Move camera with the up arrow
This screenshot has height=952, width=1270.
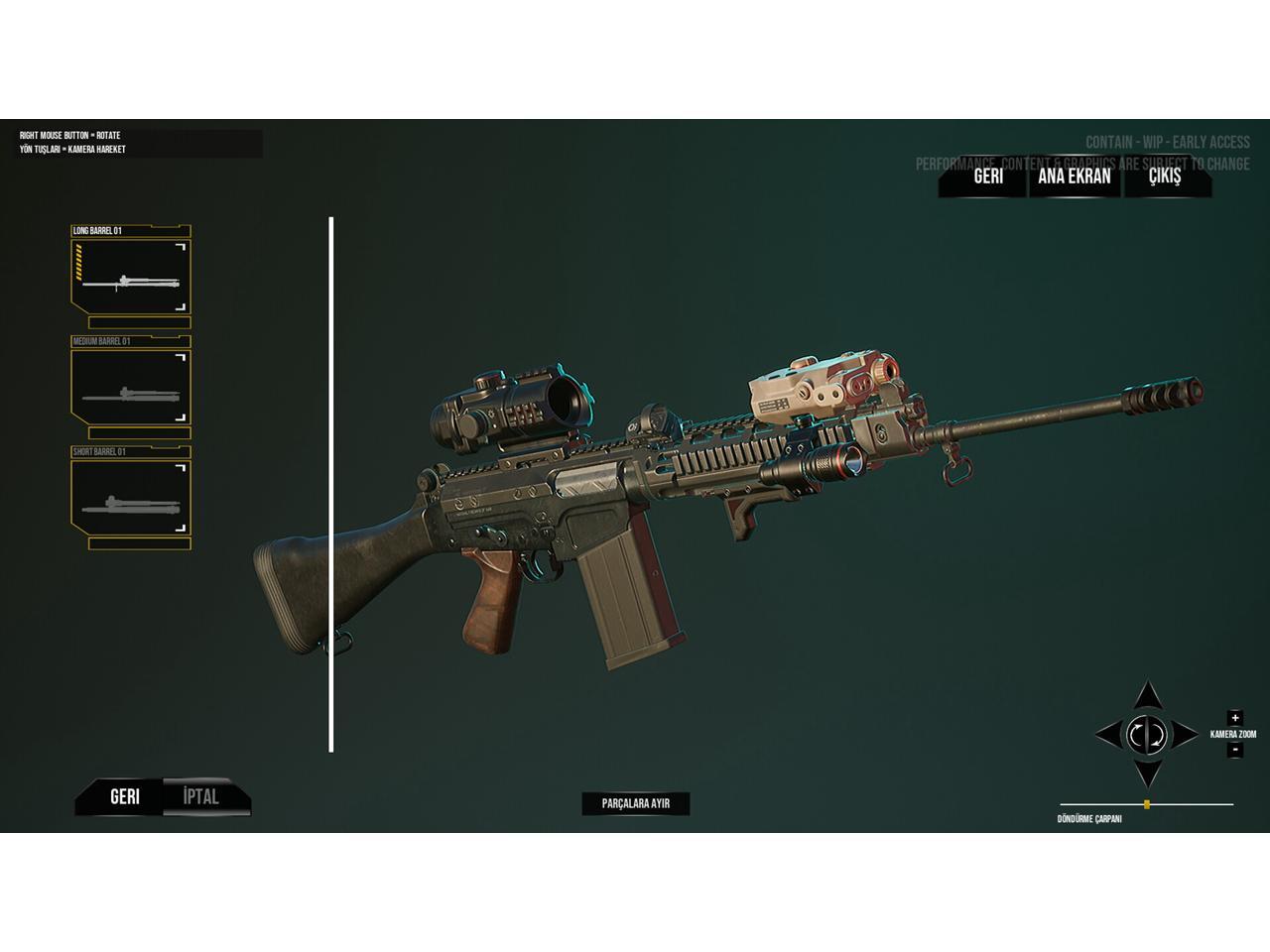pyautogui.click(x=1148, y=694)
